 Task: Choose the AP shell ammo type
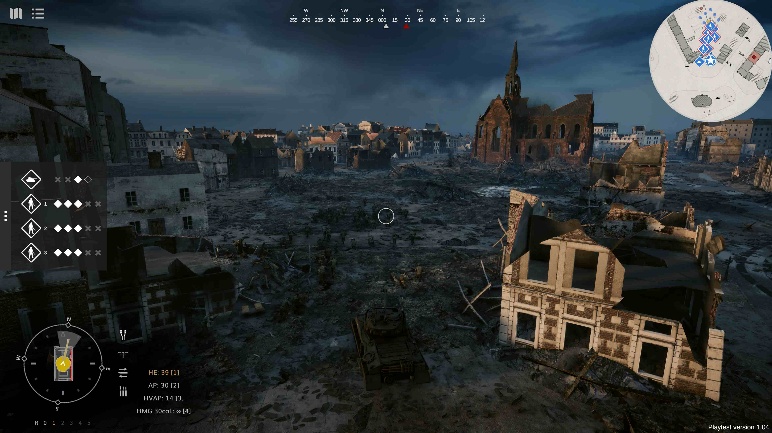163,385
